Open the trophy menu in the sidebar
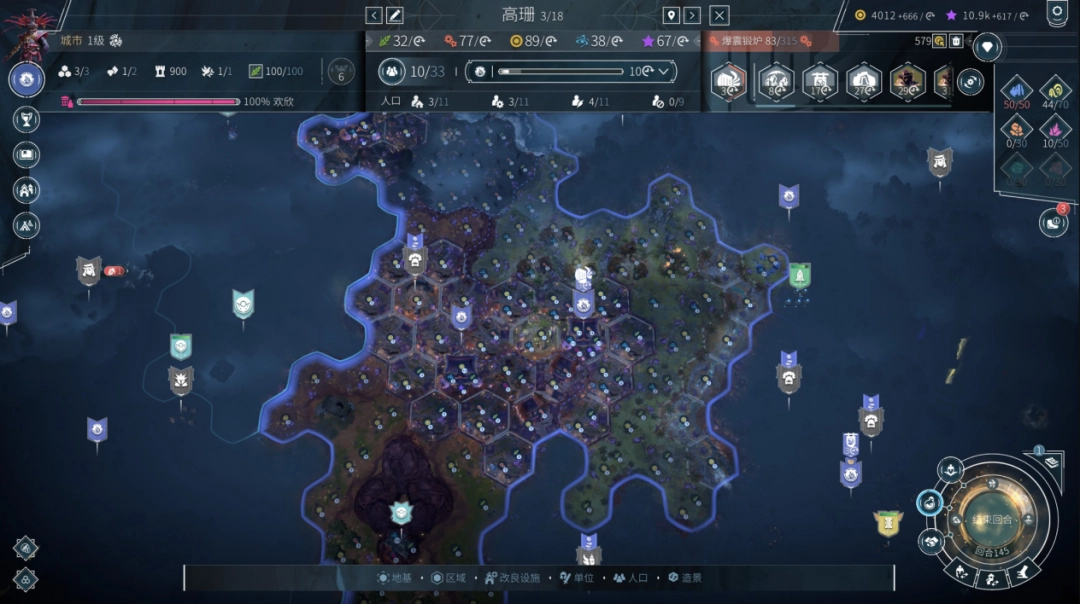Image resolution: width=1080 pixels, height=604 pixels. coord(26,119)
